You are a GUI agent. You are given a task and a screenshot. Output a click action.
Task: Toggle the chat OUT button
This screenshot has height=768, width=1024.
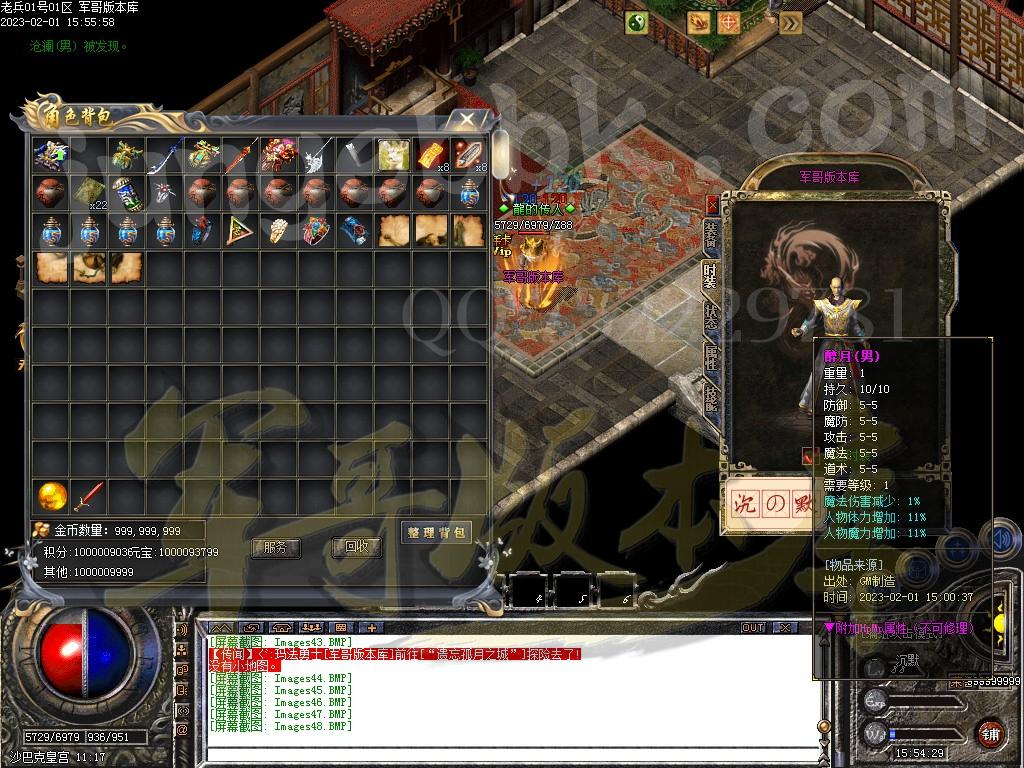[752, 627]
